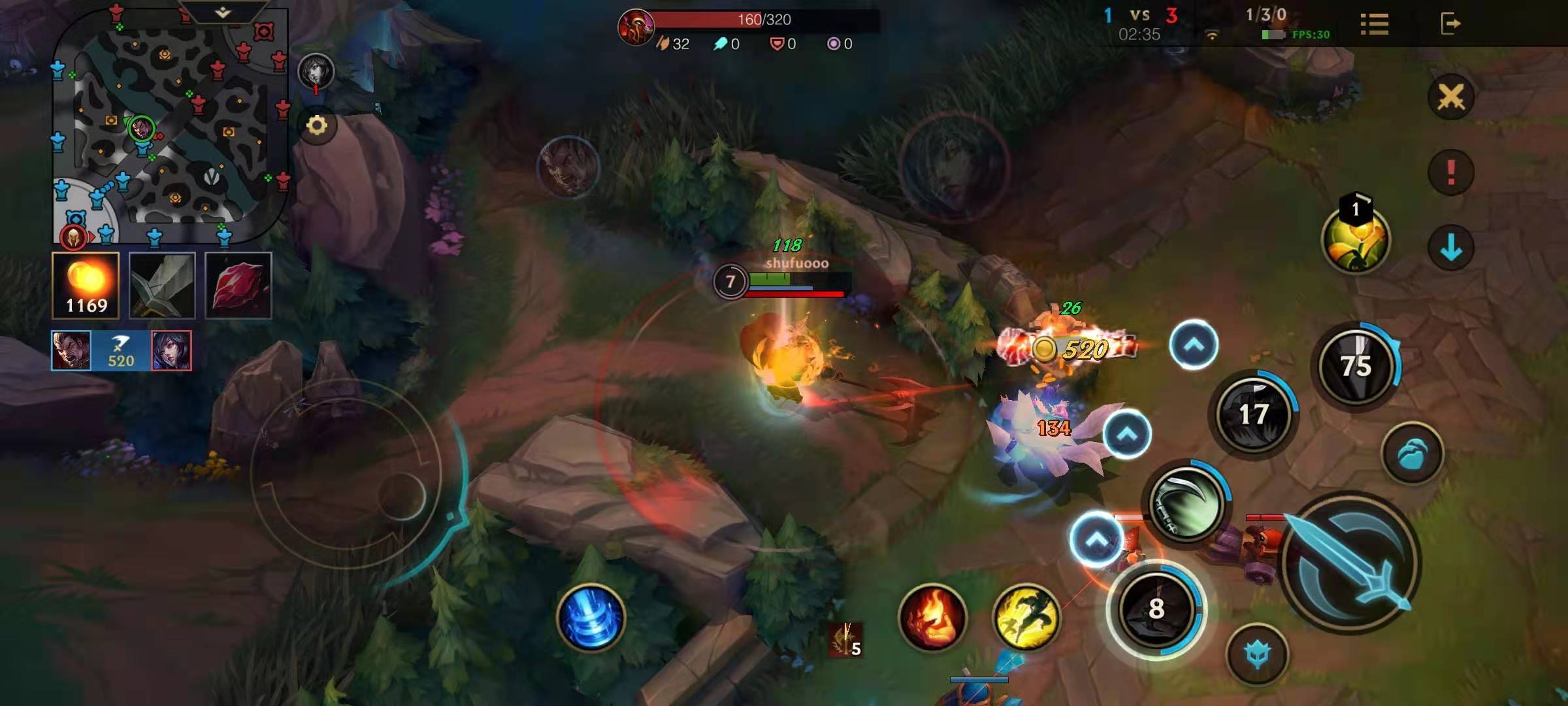Cast the Ignite summoner spell

[x=932, y=617]
